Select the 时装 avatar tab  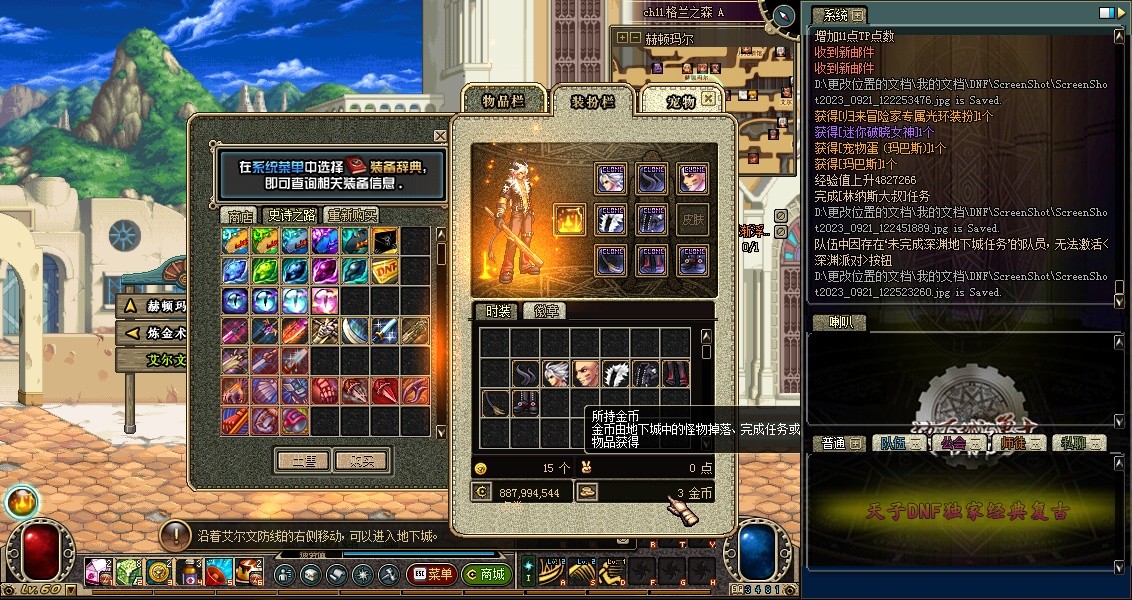click(496, 311)
